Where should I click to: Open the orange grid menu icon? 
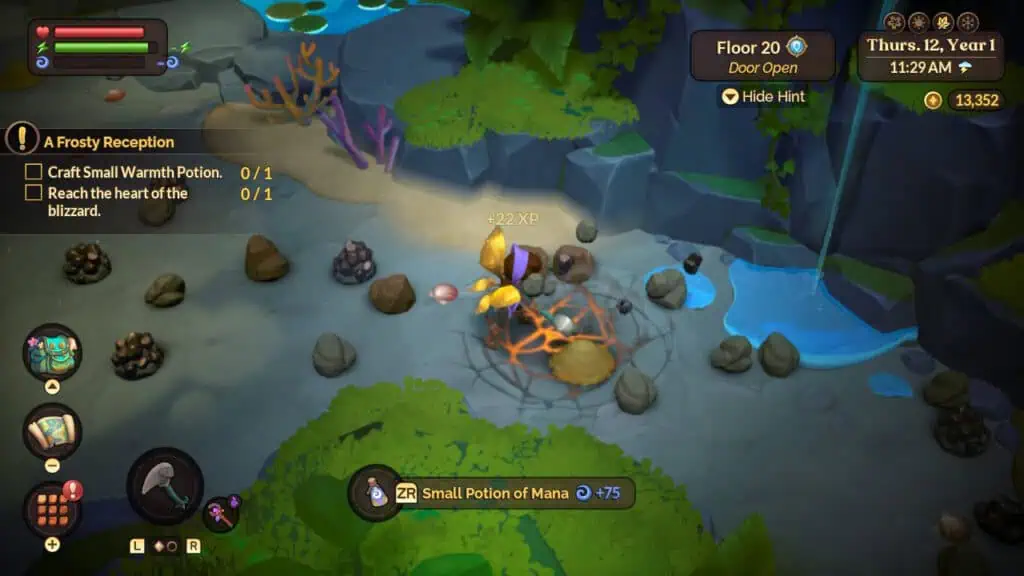(x=52, y=509)
